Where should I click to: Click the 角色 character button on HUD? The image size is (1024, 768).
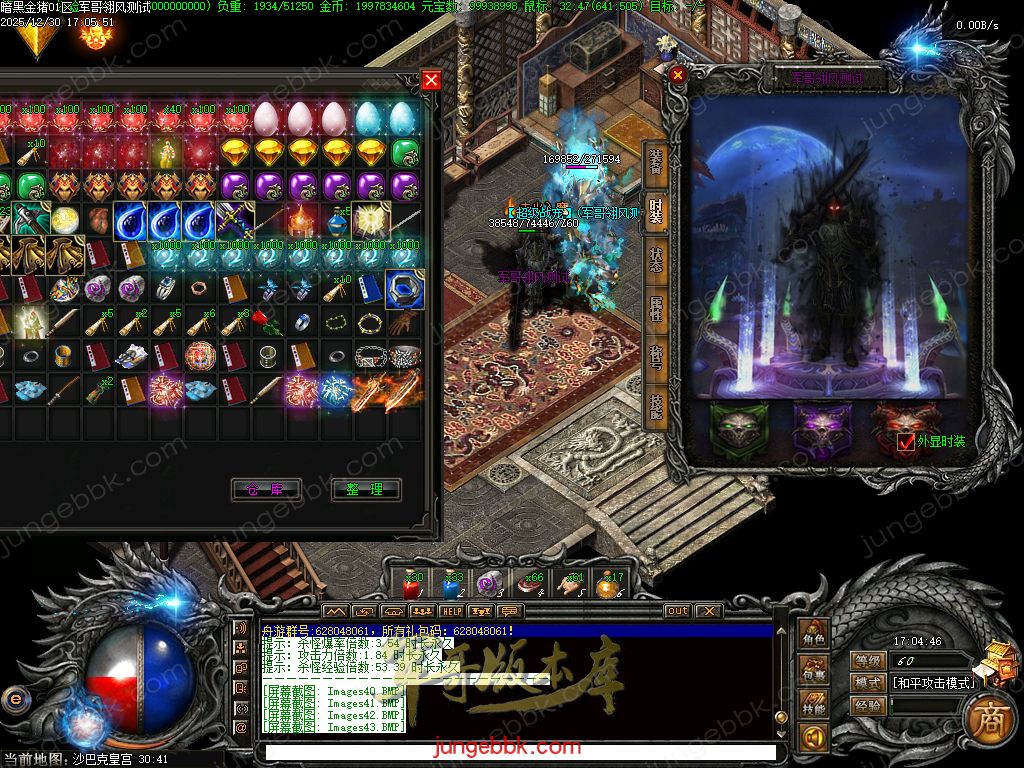pyautogui.click(x=814, y=637)
